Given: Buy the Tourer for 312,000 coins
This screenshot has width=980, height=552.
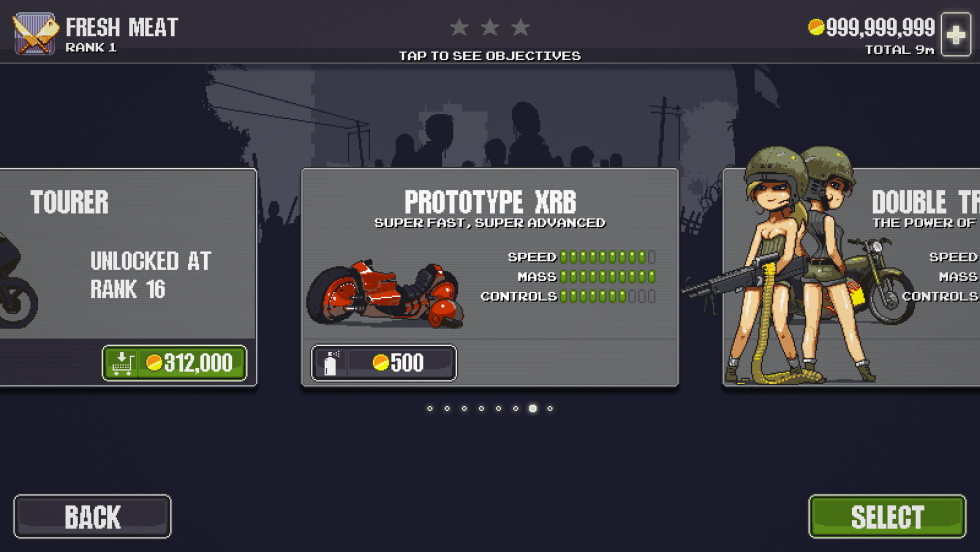Looking at the screenshot, I should pos(175,363).
